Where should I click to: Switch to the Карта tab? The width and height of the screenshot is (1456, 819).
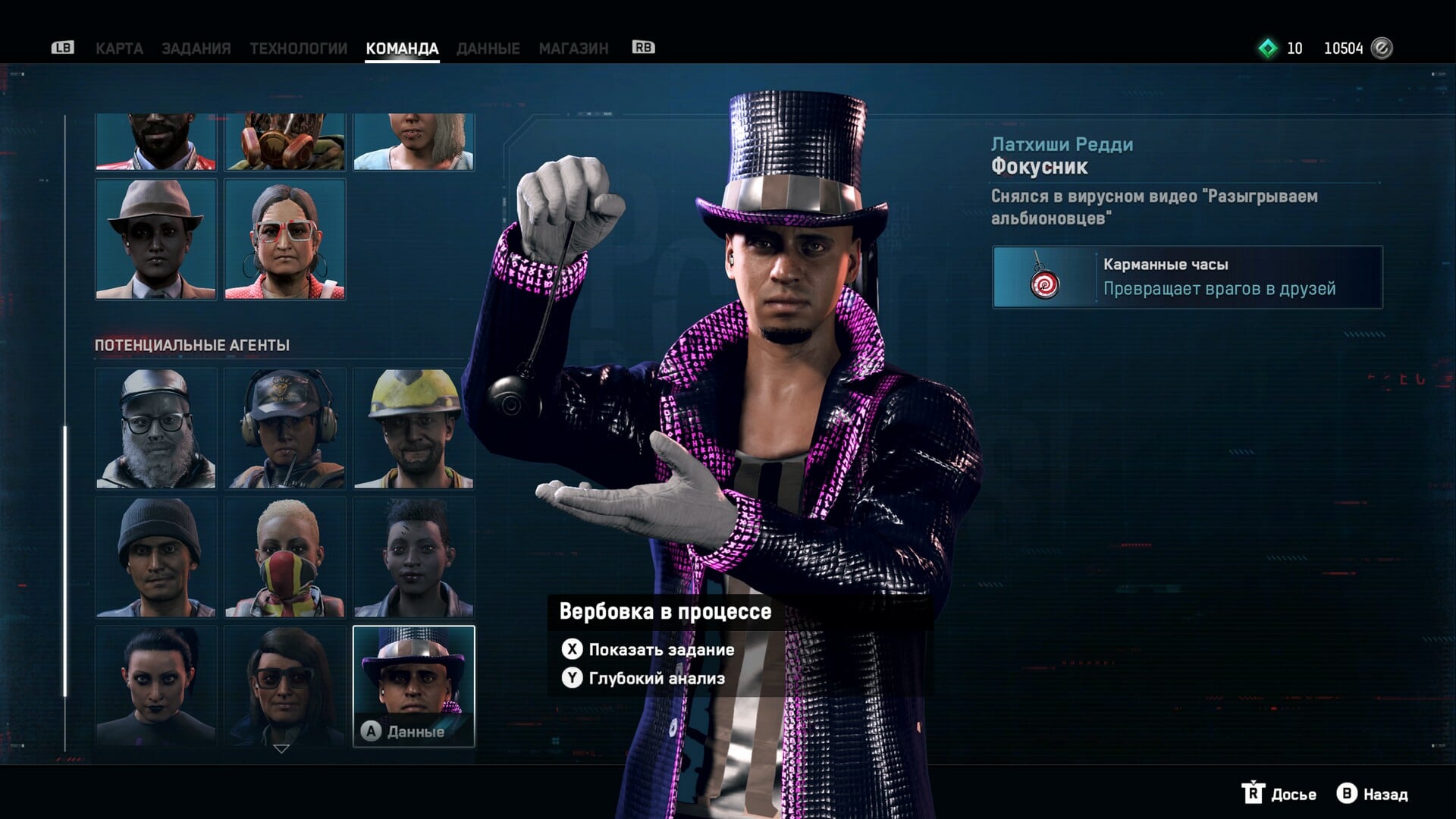[x=119, y=49]
